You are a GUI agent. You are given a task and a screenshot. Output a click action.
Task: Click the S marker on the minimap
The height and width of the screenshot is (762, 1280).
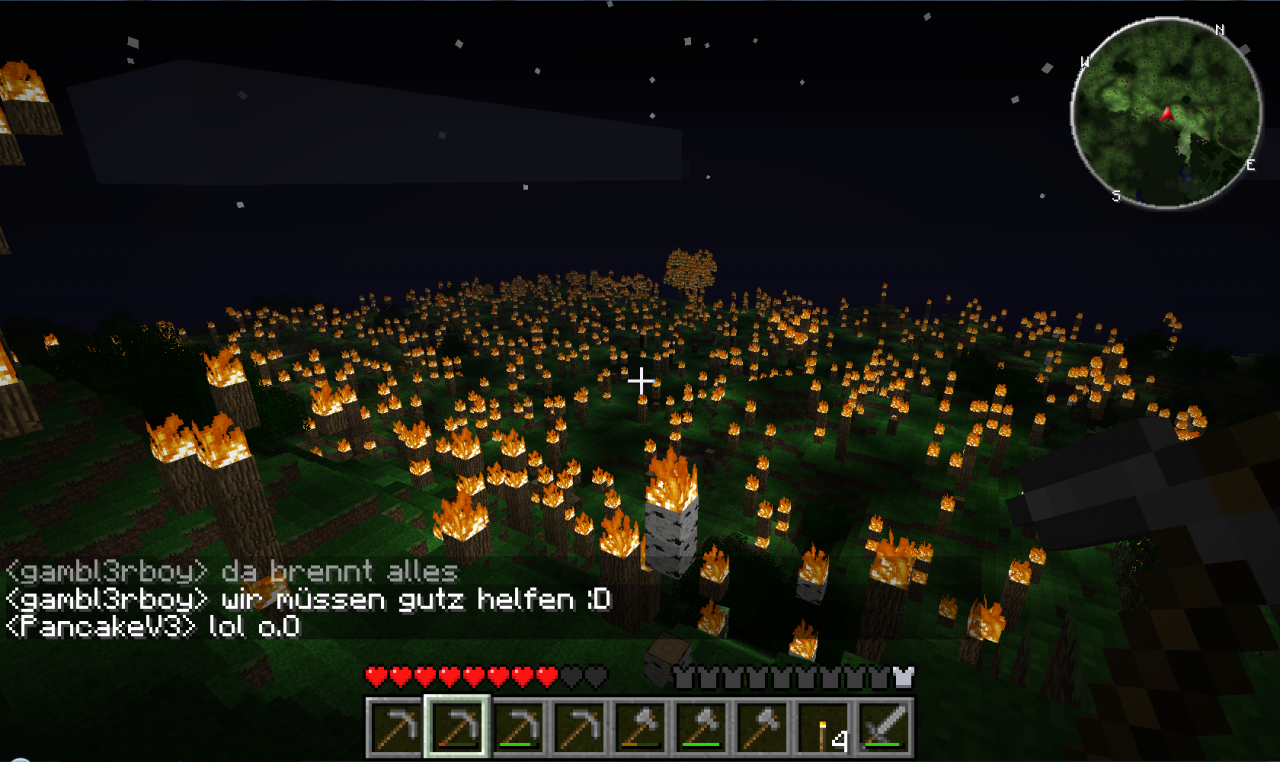coord(1117,194)
